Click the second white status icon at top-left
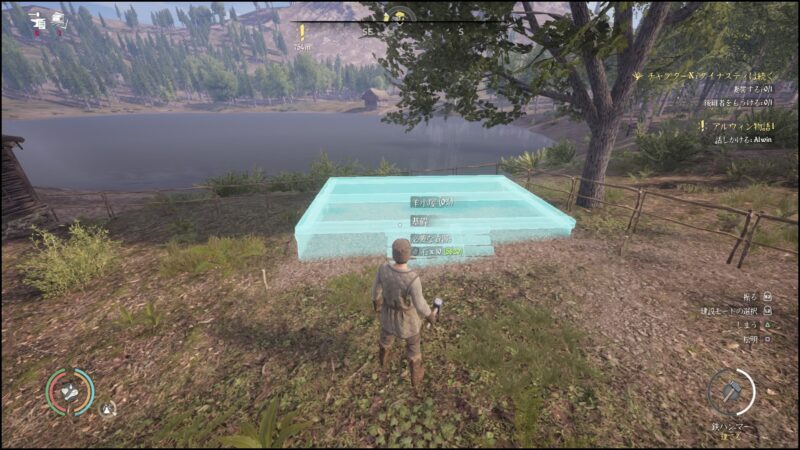Image resolution: width=800 pixels, height=450 pixels. point(60,19)
